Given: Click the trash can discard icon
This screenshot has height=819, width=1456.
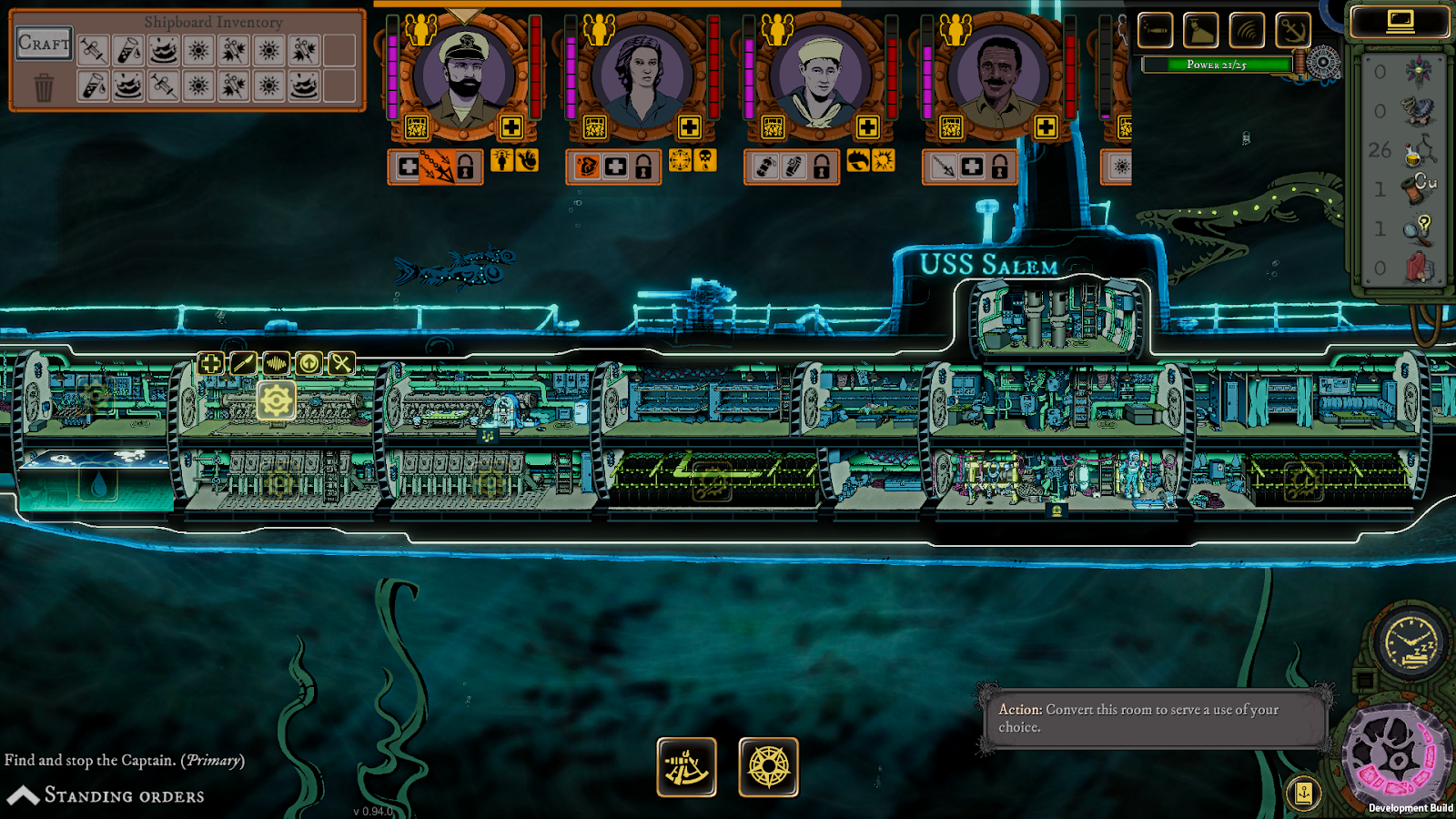Looking at the screenshot, I should [44, 88].
